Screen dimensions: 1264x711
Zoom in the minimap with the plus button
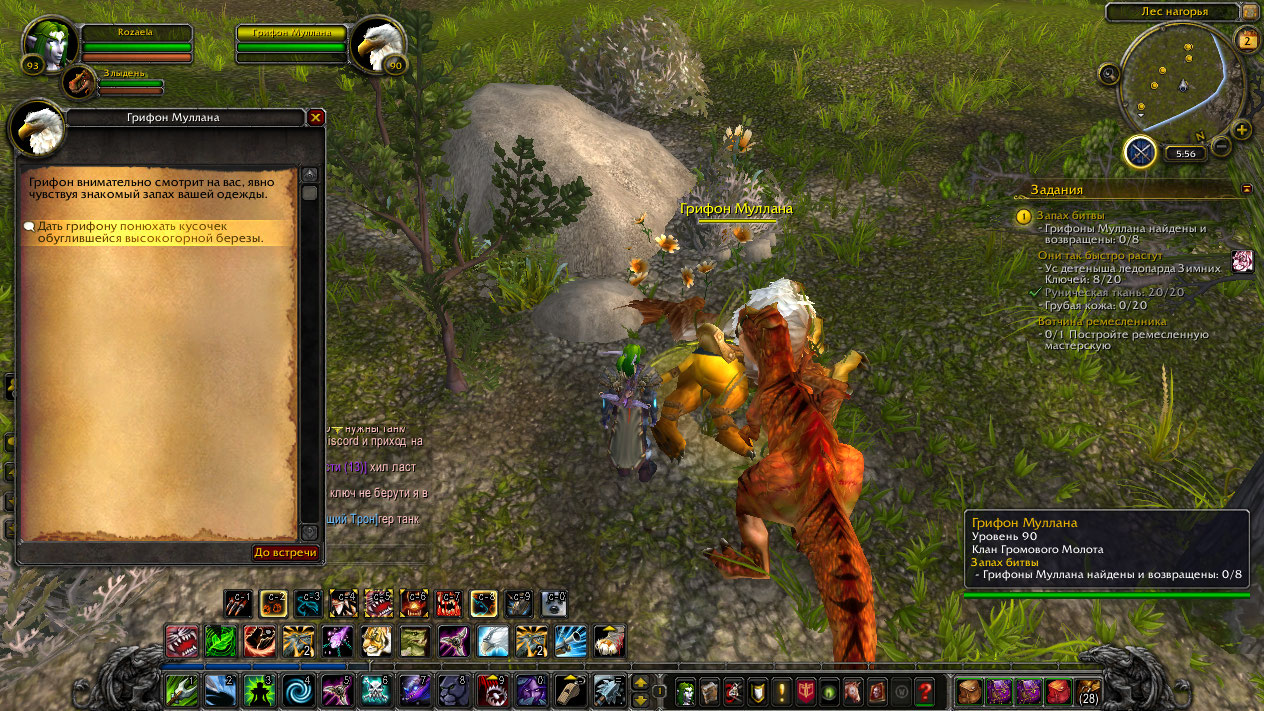pos(1242,130)
